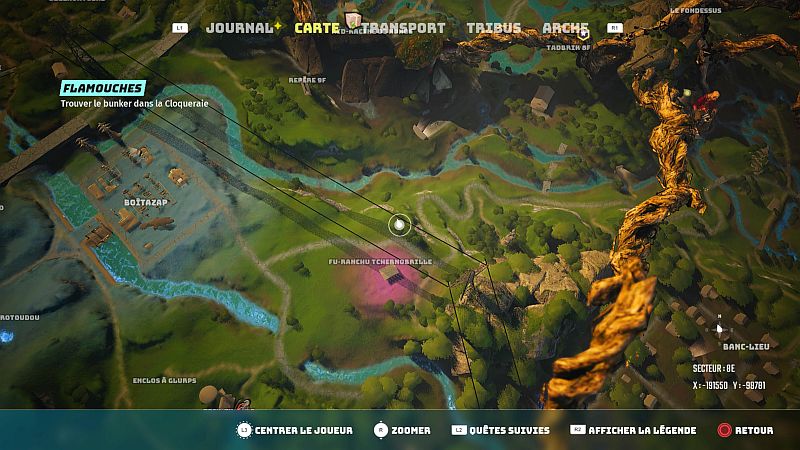Choose the Zoomer map control

(411, 430)
